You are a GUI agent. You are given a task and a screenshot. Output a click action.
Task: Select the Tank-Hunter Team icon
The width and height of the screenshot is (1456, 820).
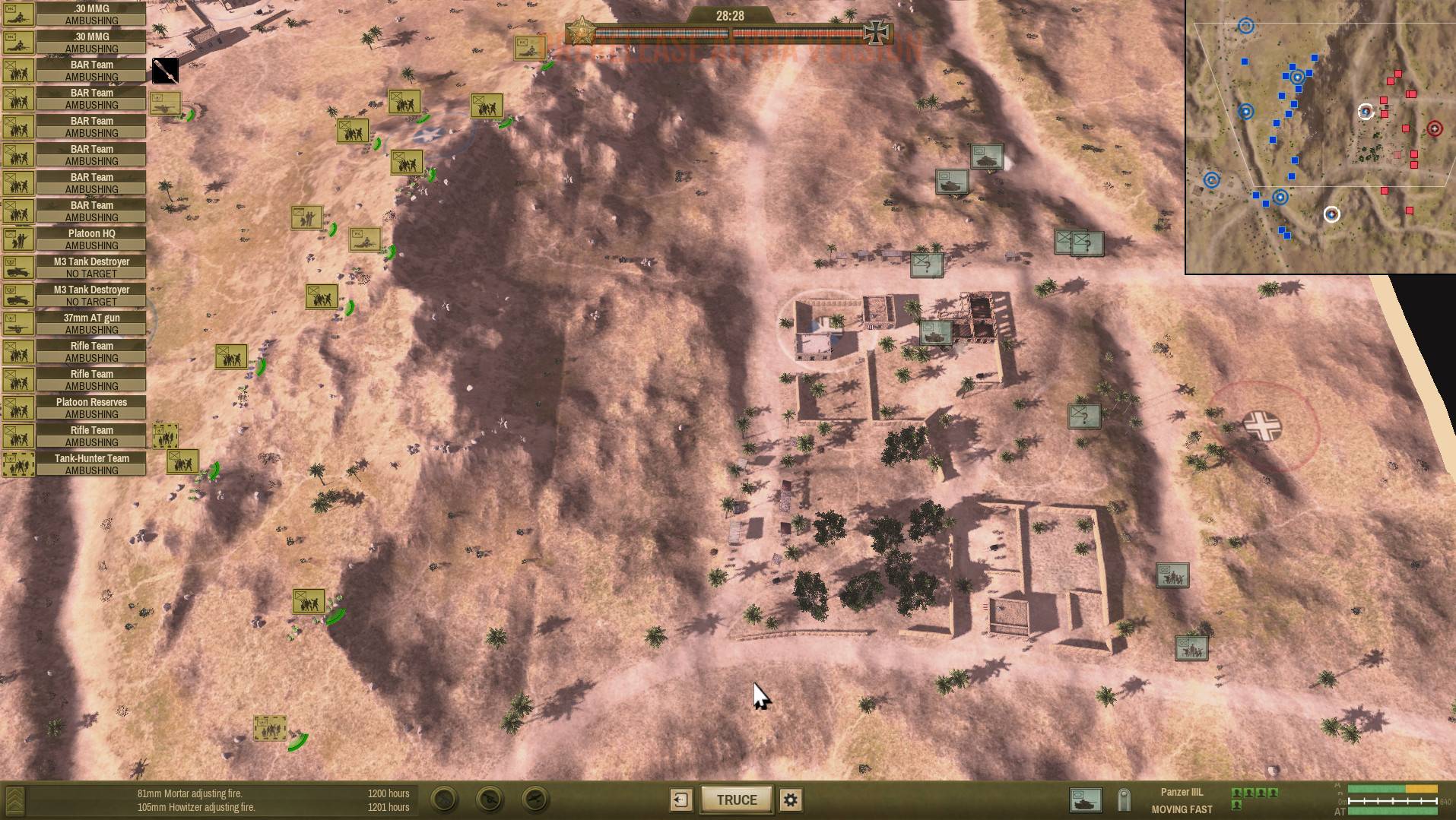(x=18, y=464)
